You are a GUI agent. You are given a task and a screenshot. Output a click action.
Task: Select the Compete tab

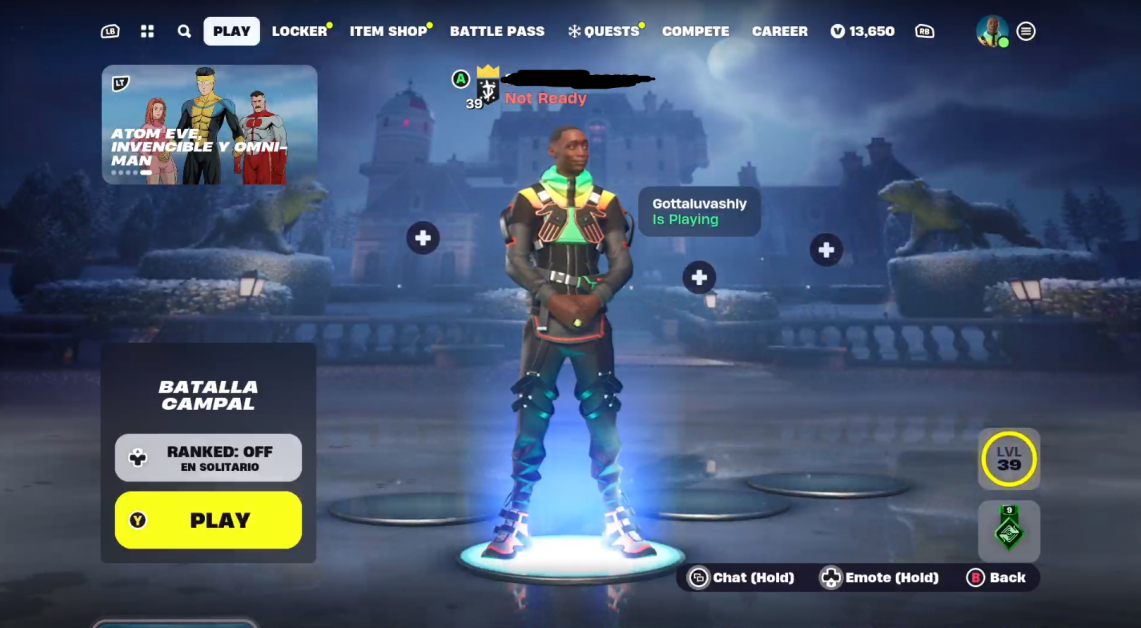click(695, 31)
